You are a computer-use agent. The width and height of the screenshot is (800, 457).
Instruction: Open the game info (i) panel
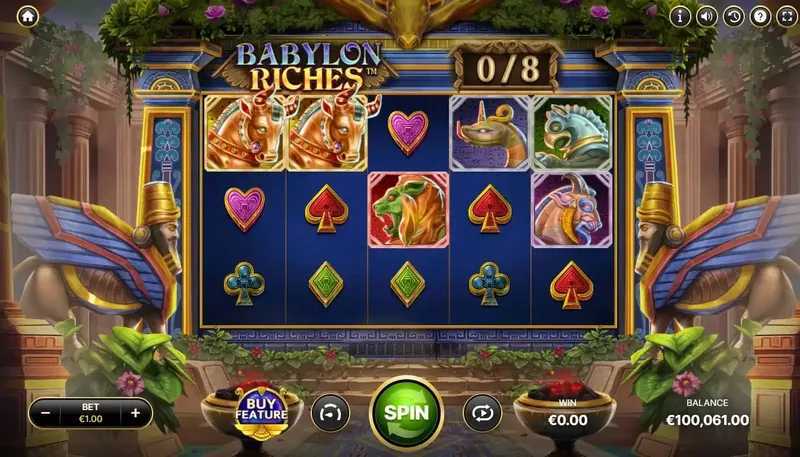(x=681, y=16)
